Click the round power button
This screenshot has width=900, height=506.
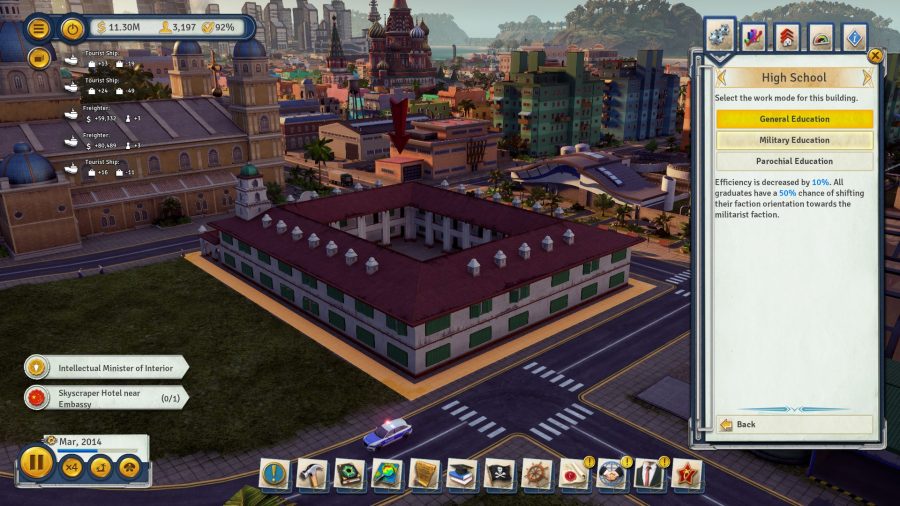(72, 28)
